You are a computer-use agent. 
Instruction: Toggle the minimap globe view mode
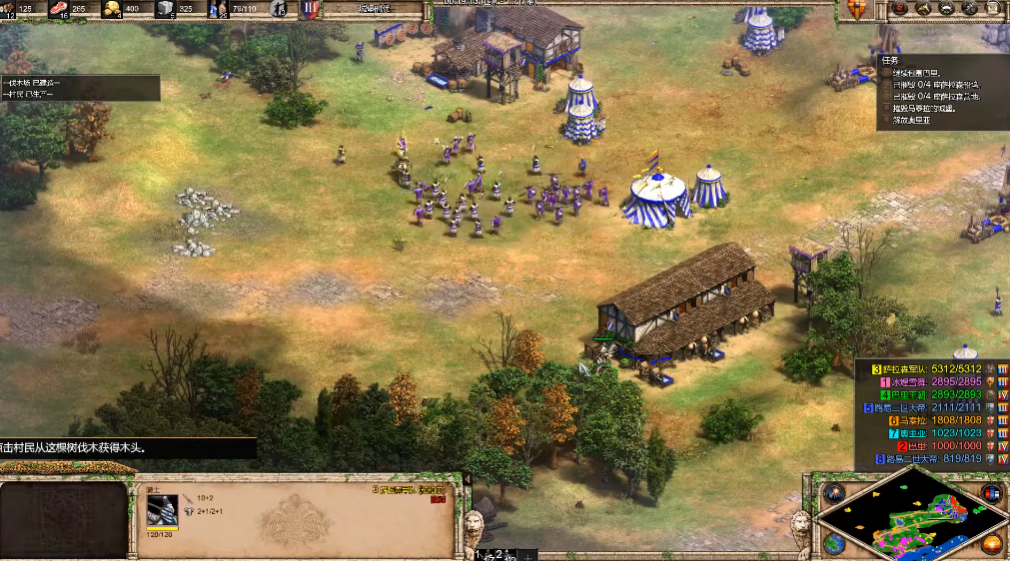(832, 544)
